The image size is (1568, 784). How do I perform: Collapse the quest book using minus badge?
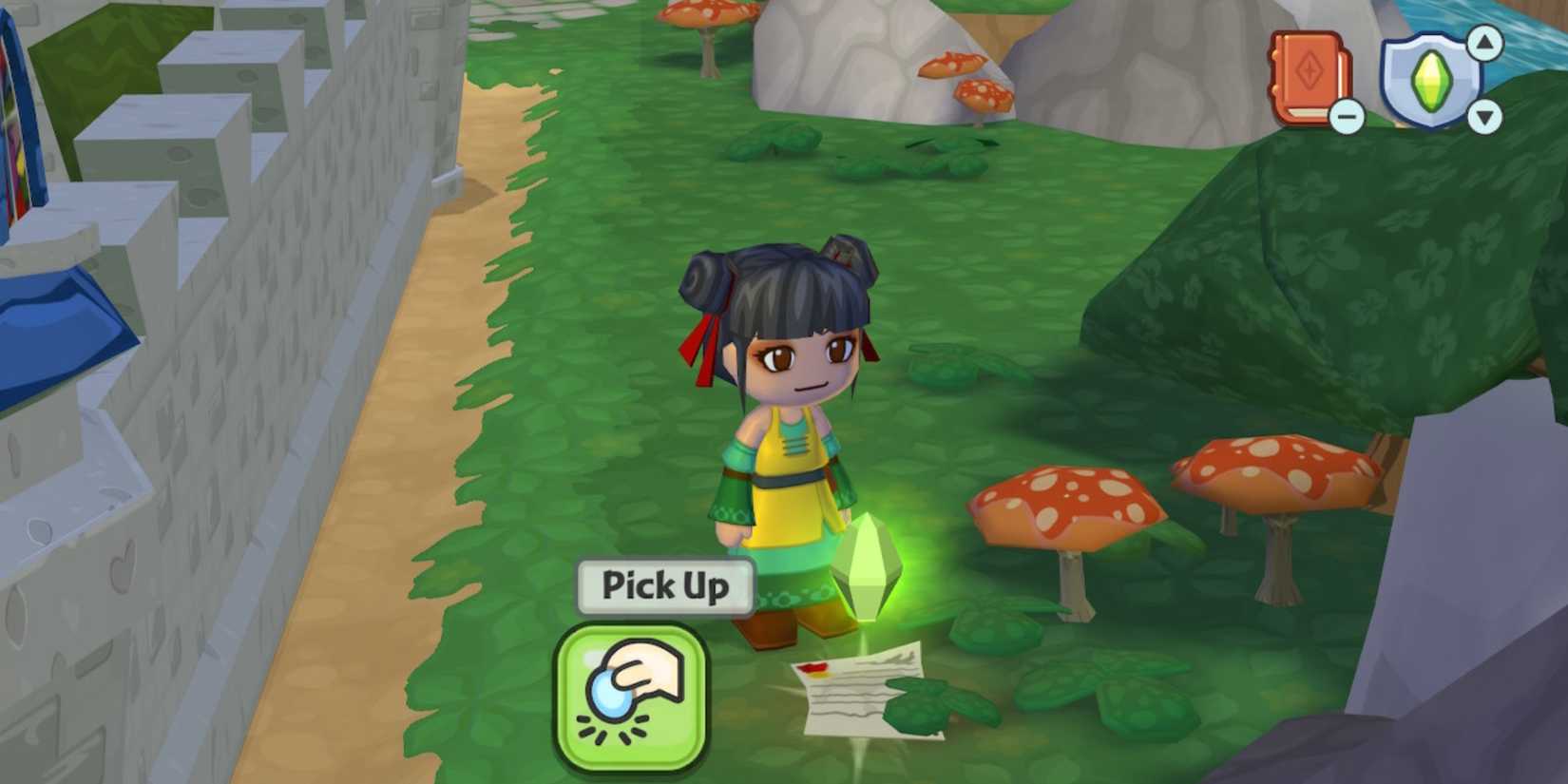[x=1347, y=116]
